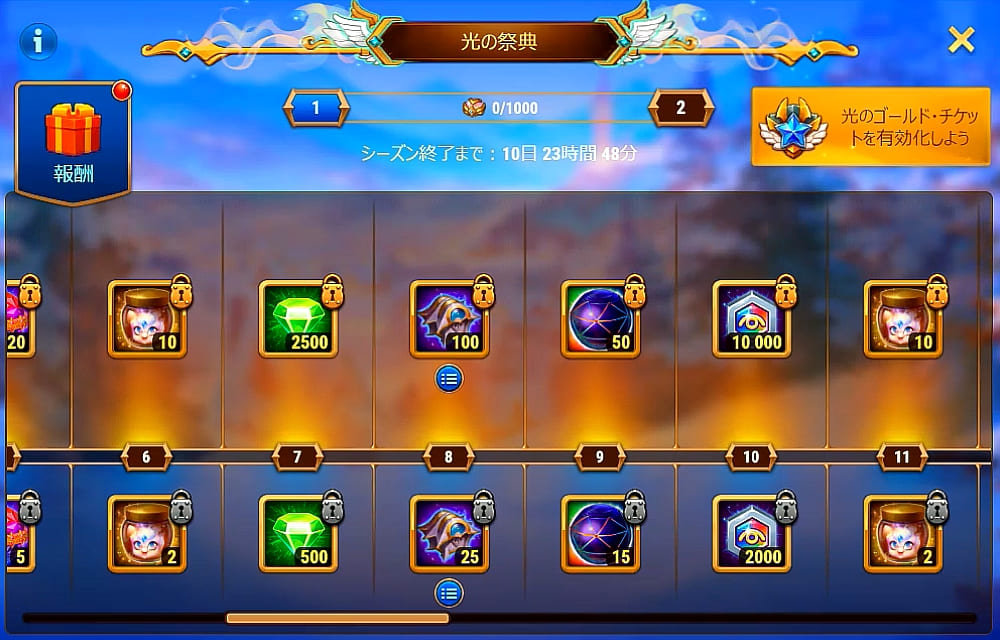Select level 6 gold-tier doll jar reward
Image resolution: width=1000 pixels, height=640 pixels.
[x=146, y=319]
